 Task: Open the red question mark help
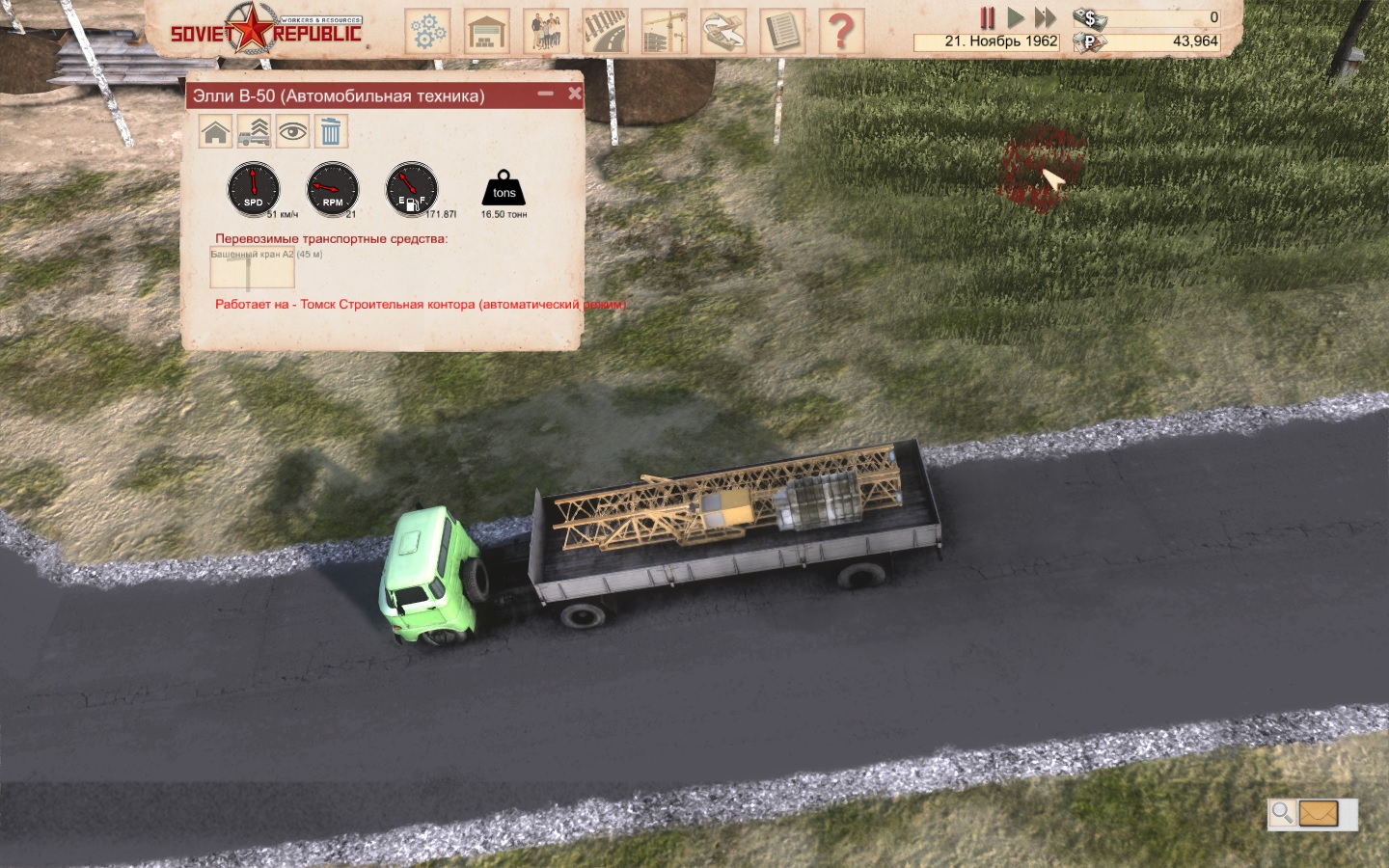[840, 31]
